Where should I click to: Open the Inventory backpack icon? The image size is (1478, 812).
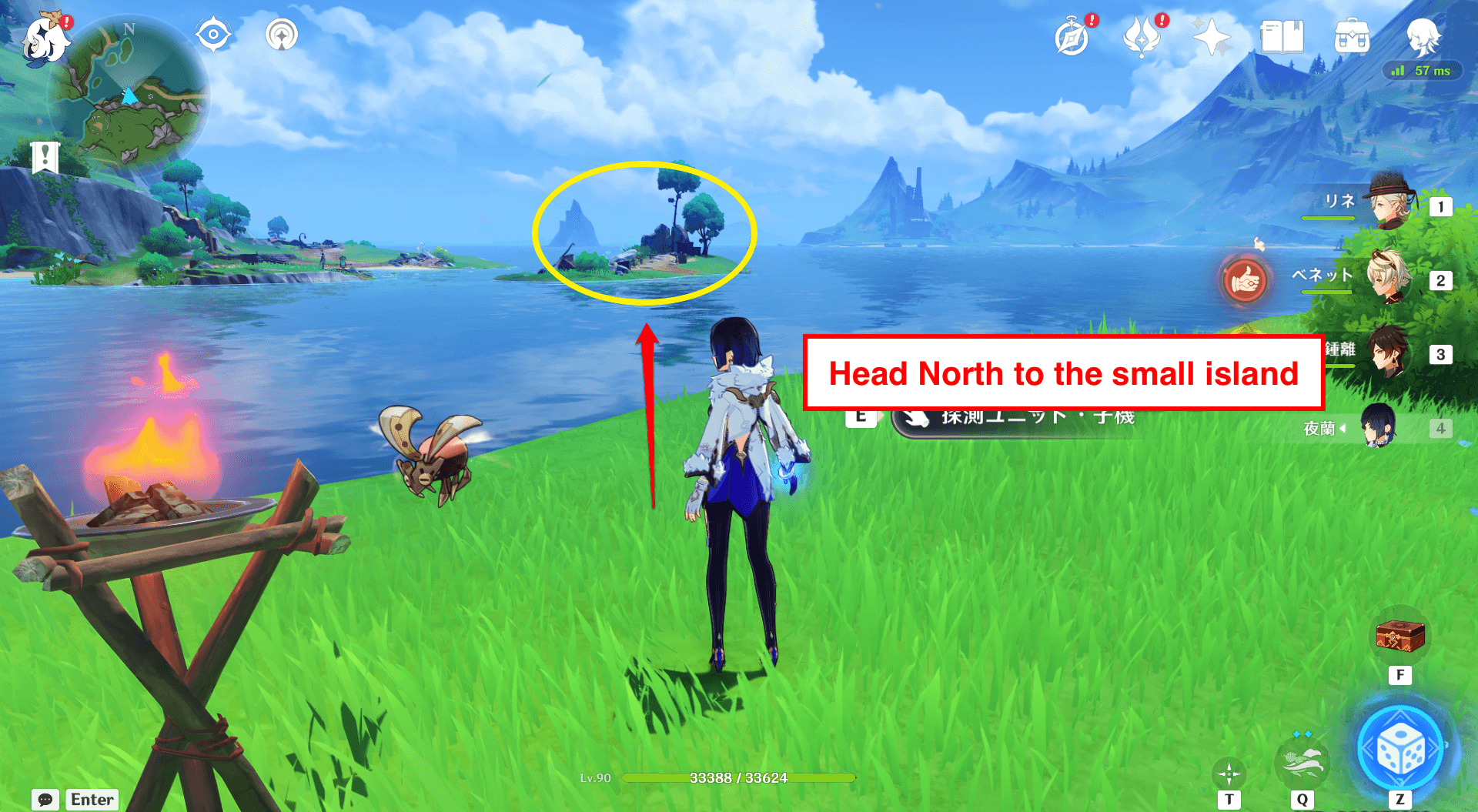coord(1353,35)
